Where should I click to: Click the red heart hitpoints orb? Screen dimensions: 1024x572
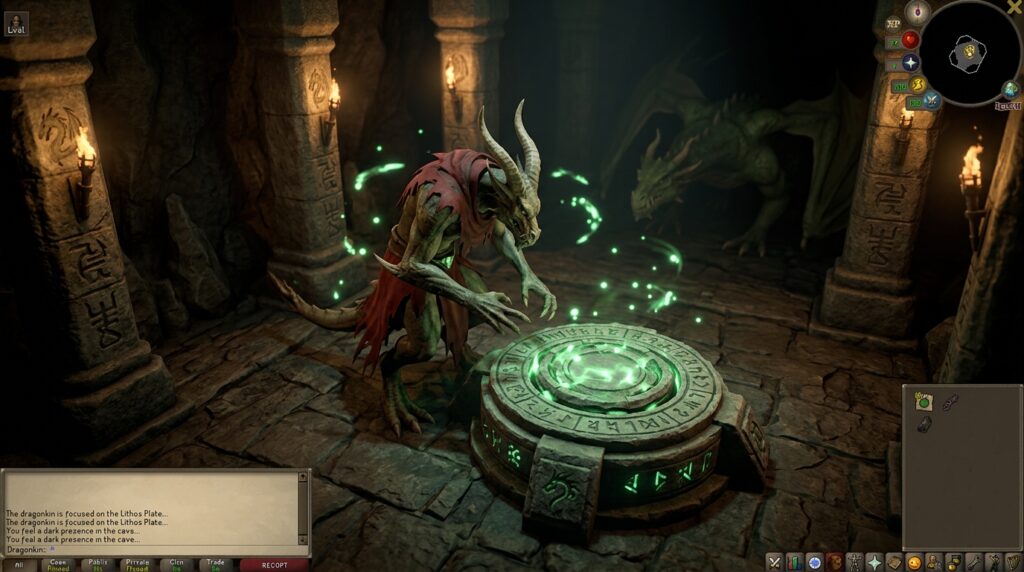[910, 40]
